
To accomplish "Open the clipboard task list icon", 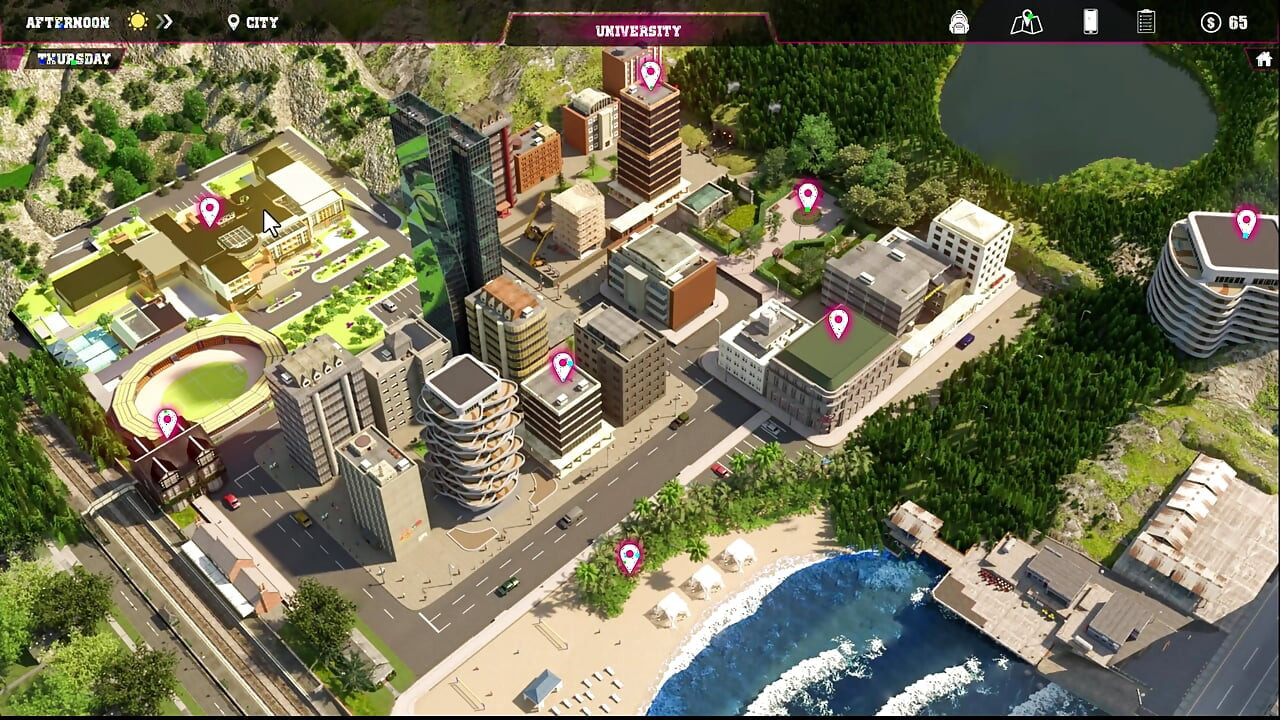I will pos(1146,22).
